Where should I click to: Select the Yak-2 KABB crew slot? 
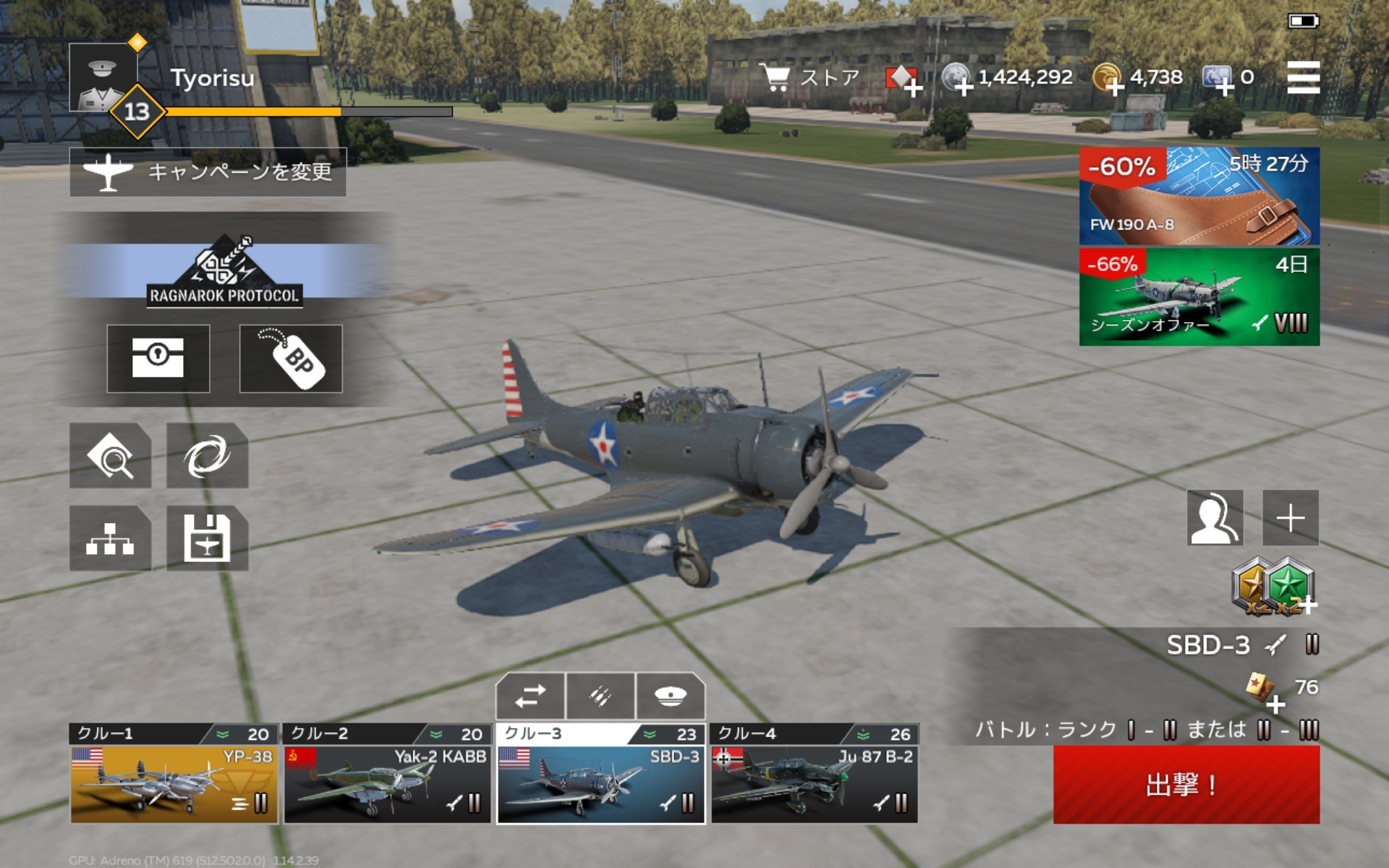pos(387,784)
